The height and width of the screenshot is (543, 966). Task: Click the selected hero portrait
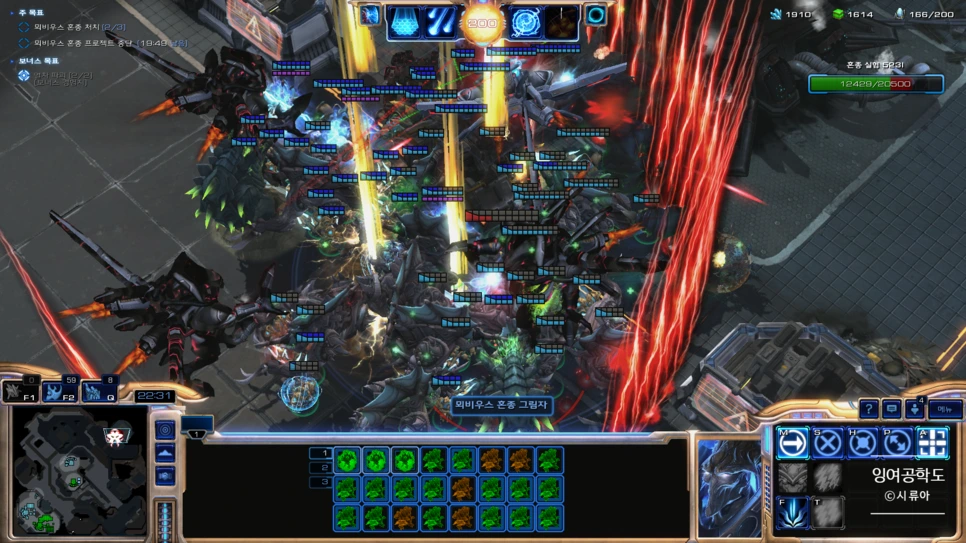tap(730, 480)
